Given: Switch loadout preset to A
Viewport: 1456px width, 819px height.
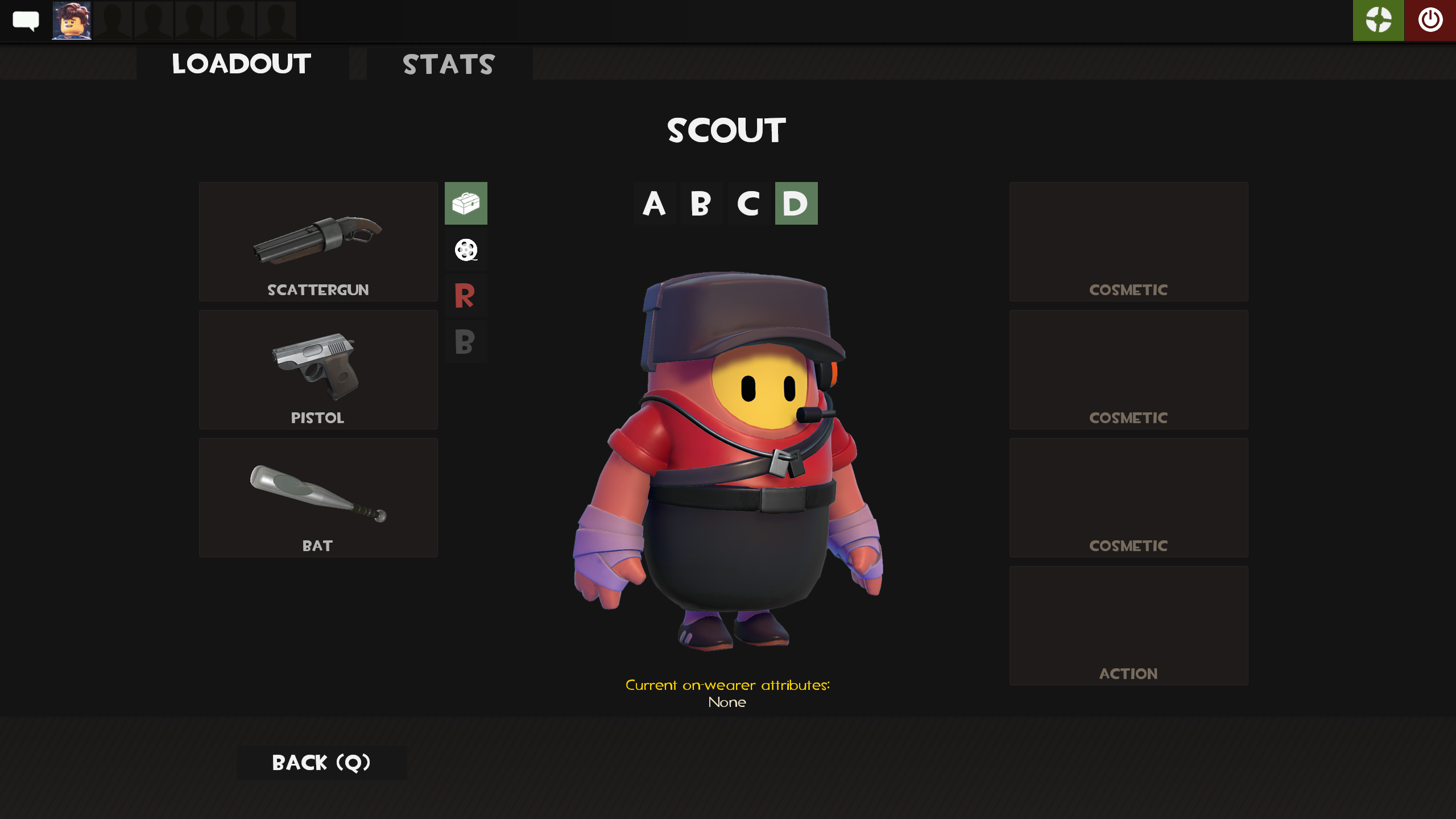Looking at the screenshot, I should (x=655, y=204).
